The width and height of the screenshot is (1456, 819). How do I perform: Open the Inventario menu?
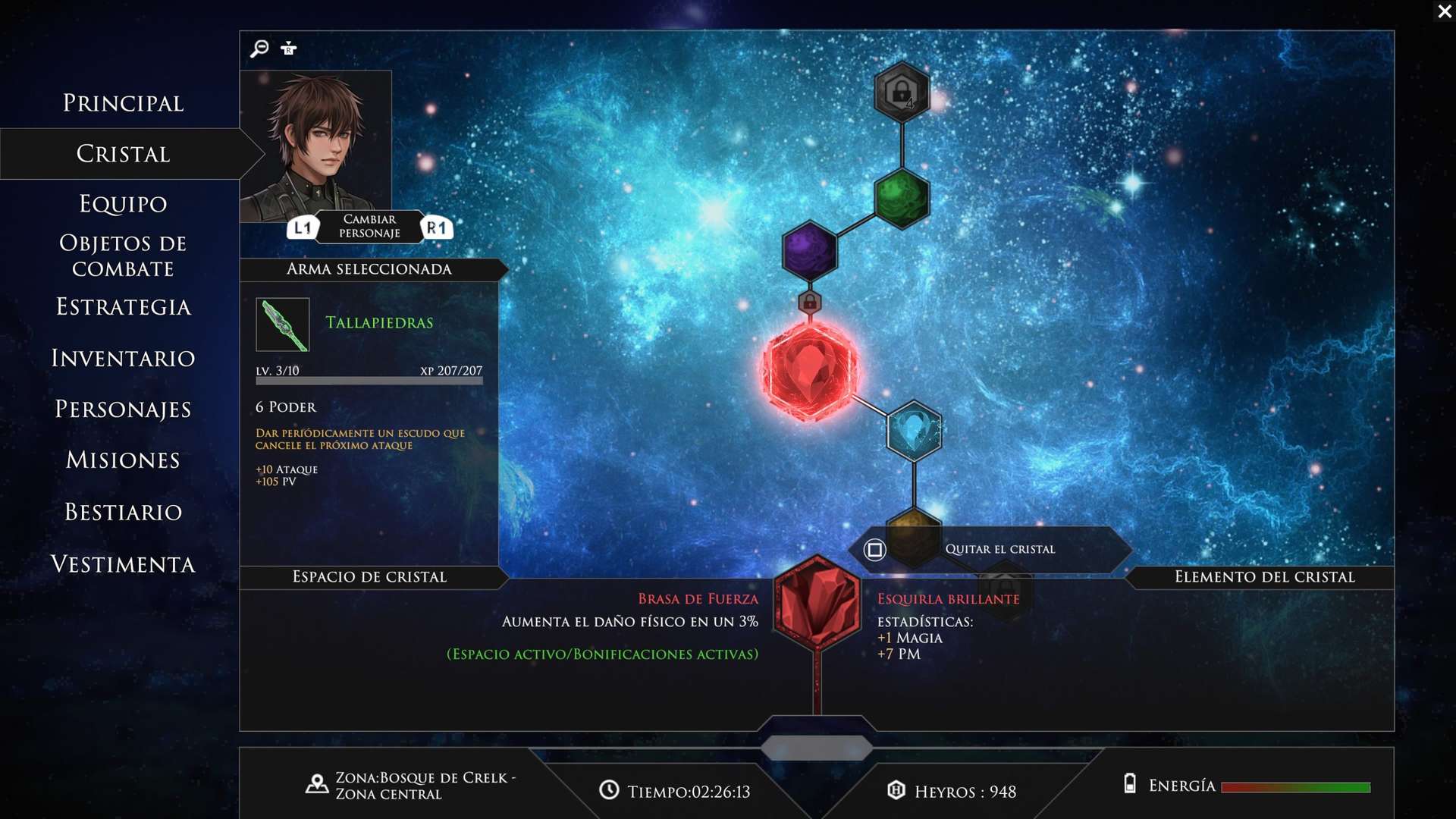click(x=123, y=358)
